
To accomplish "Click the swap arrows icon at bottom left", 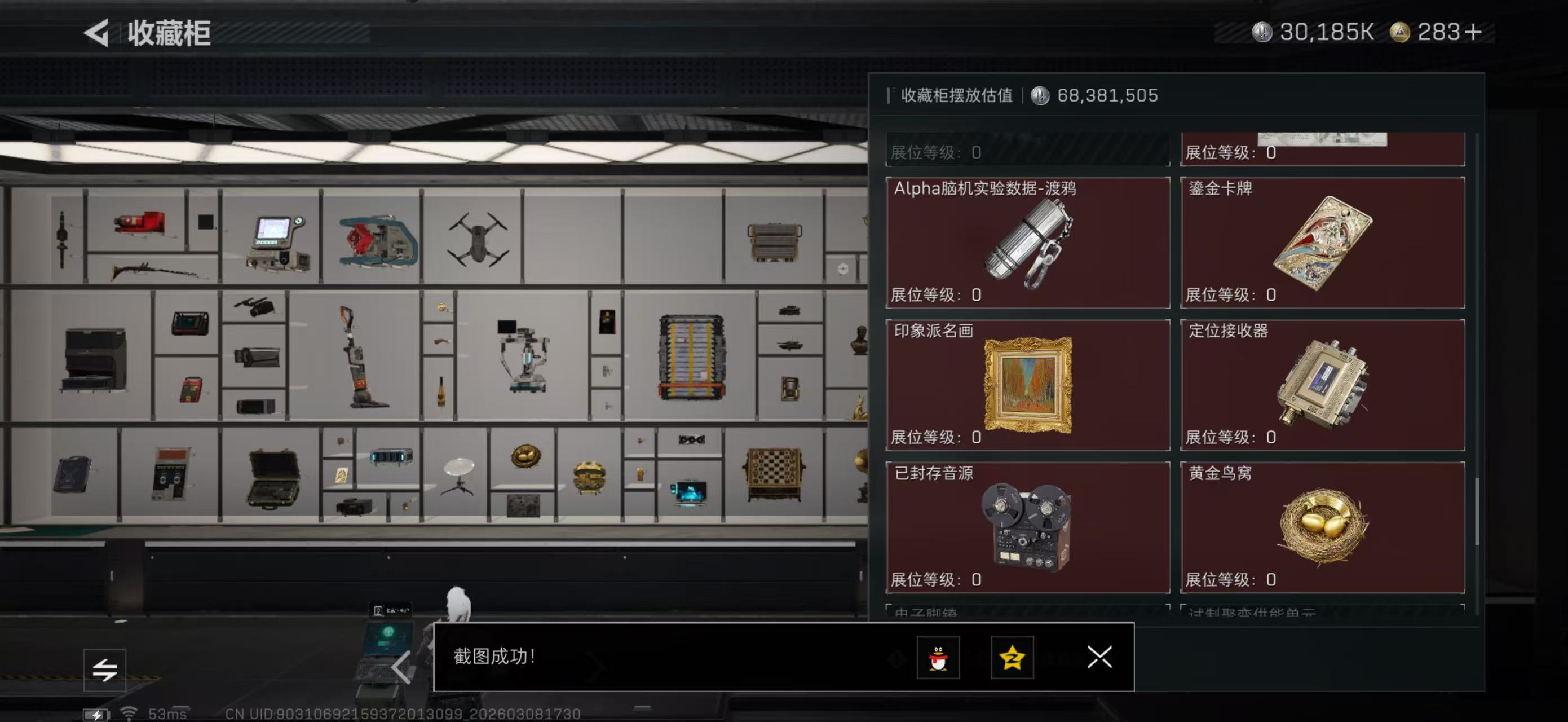I will click(105, 669).
